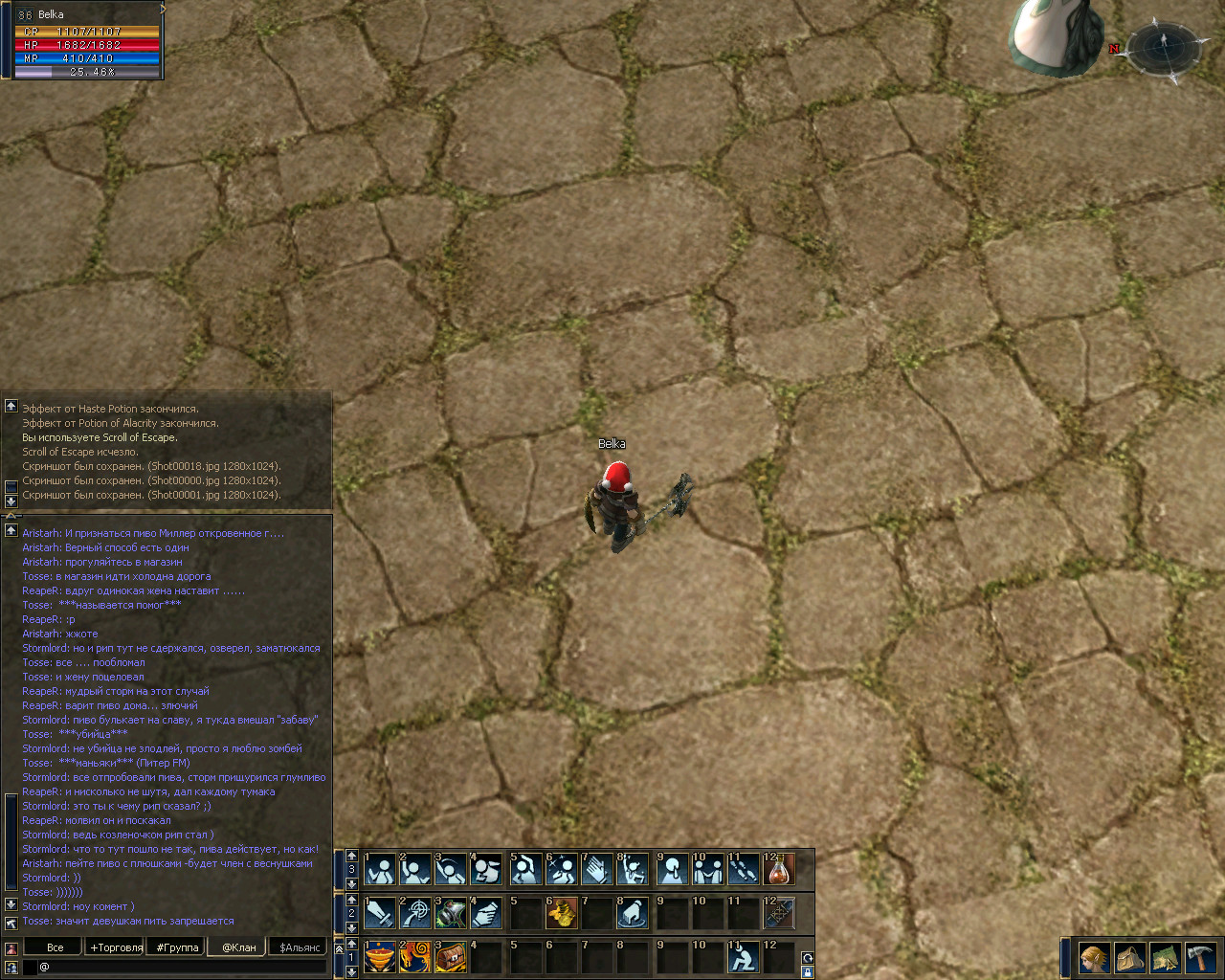This screenshot has width=1225, height=980.
Task: Activate the treasure chest skill icon
Action: click(x=452, y=957)
